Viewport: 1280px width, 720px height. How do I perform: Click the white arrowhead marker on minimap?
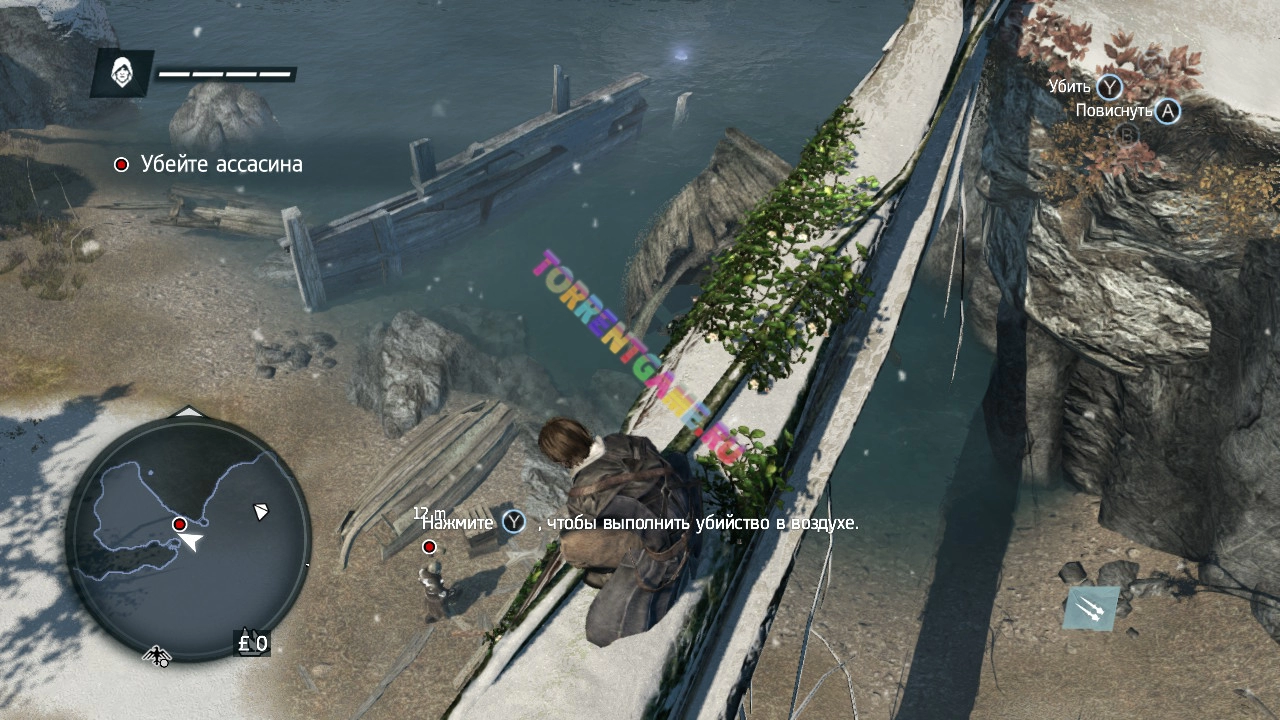coord(261,511)
